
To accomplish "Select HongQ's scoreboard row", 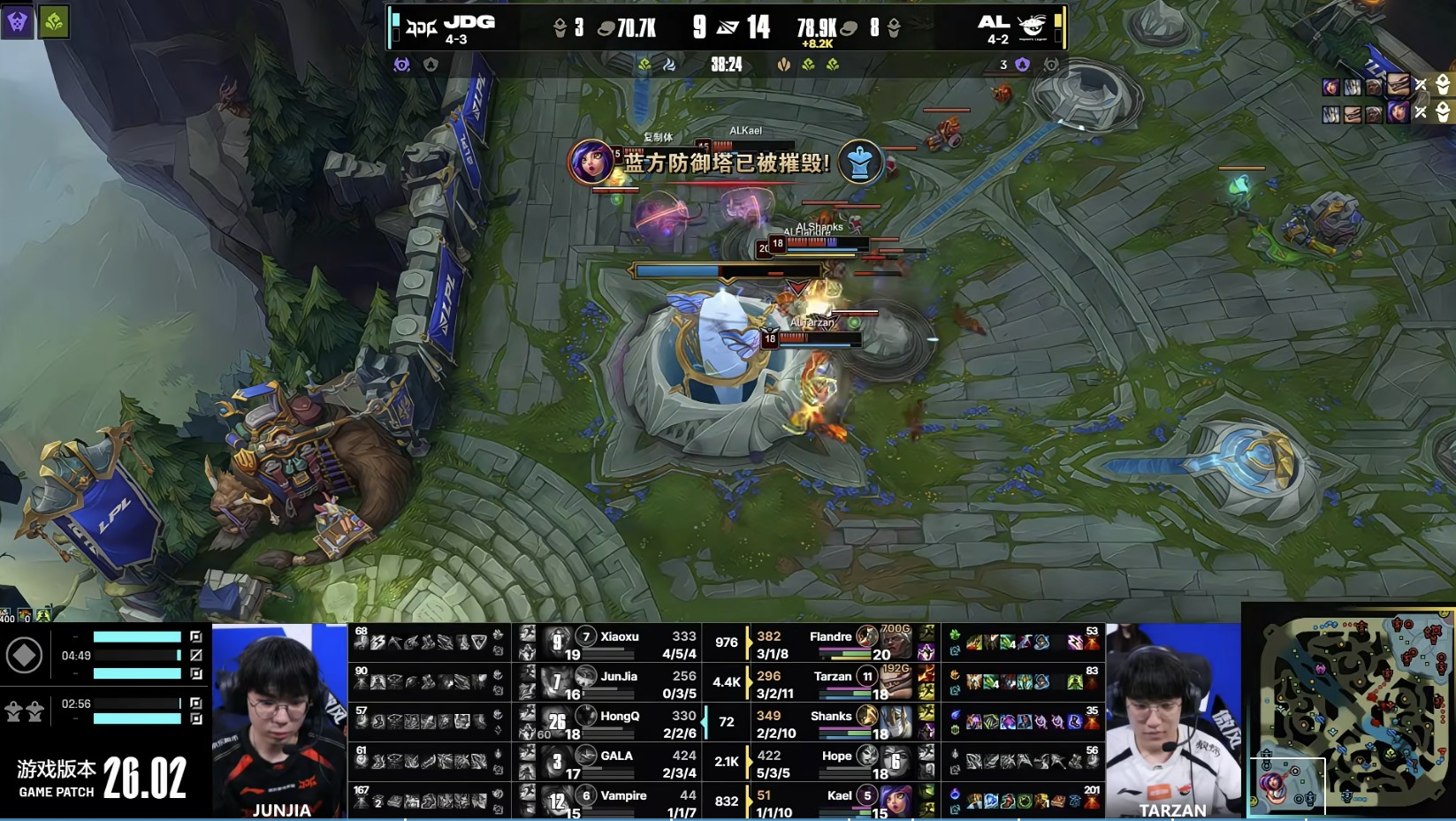I will pos(619,723).
